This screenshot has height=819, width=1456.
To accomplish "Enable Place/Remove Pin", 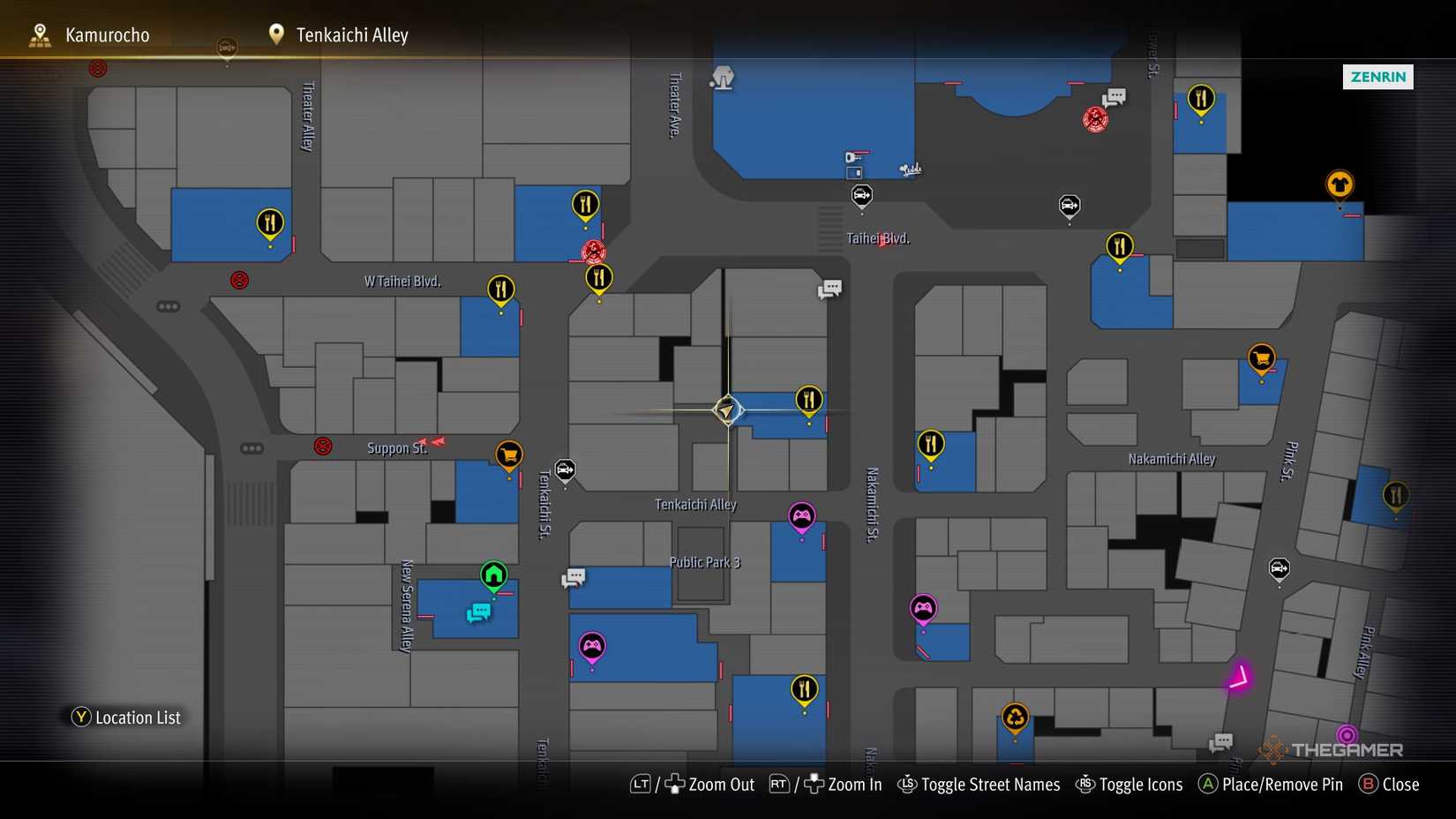I will (x=1271, y=784).
